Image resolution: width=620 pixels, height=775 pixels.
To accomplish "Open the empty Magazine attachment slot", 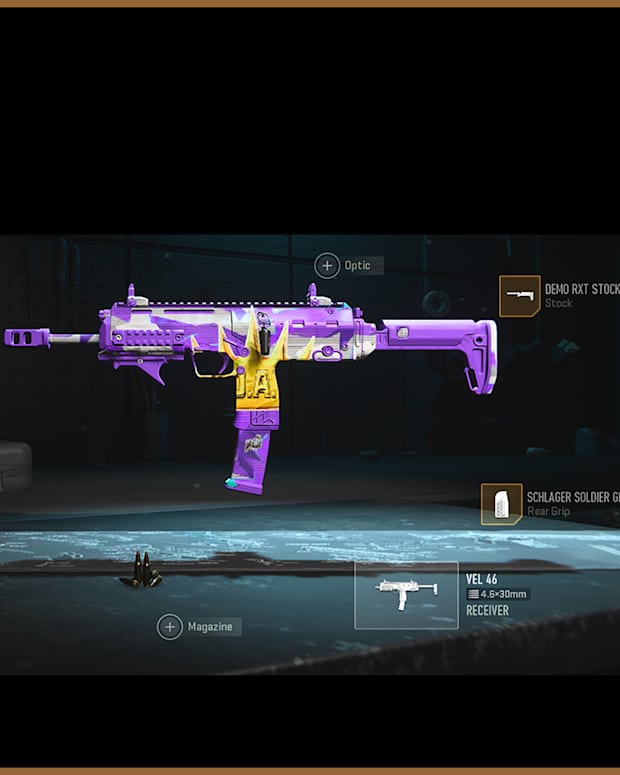I will pyautogui.click(x=170, y=627).
